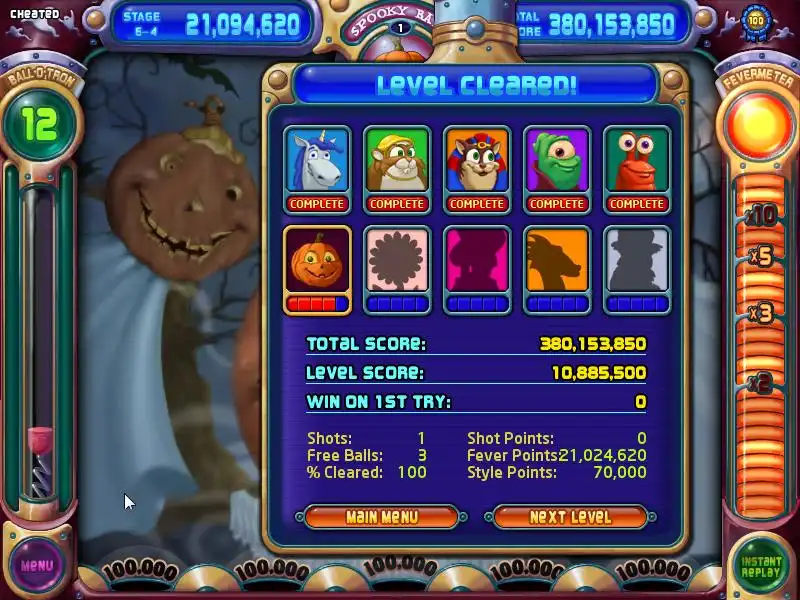Select the red crab character portrait
Screen dimensions: 800x600
point(637,162)
